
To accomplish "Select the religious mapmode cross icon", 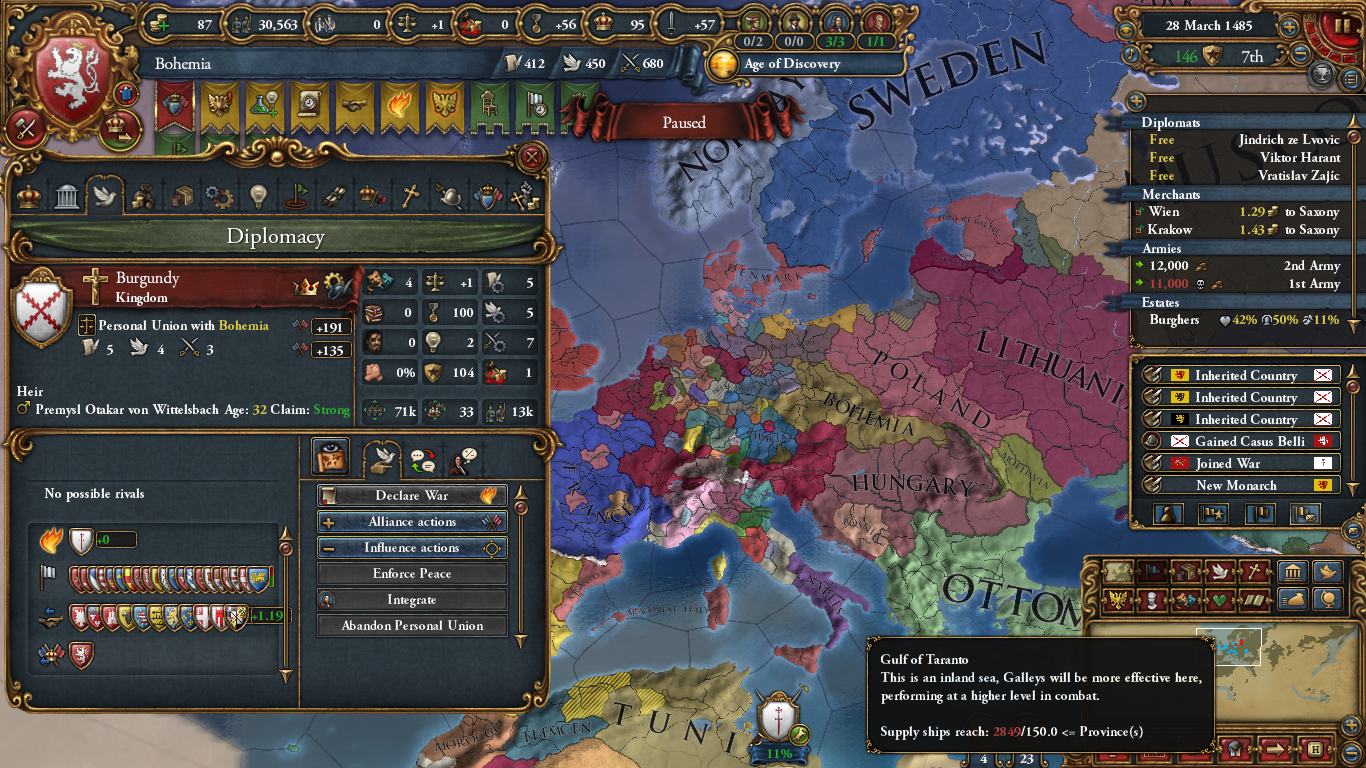I will (1254, 571).
